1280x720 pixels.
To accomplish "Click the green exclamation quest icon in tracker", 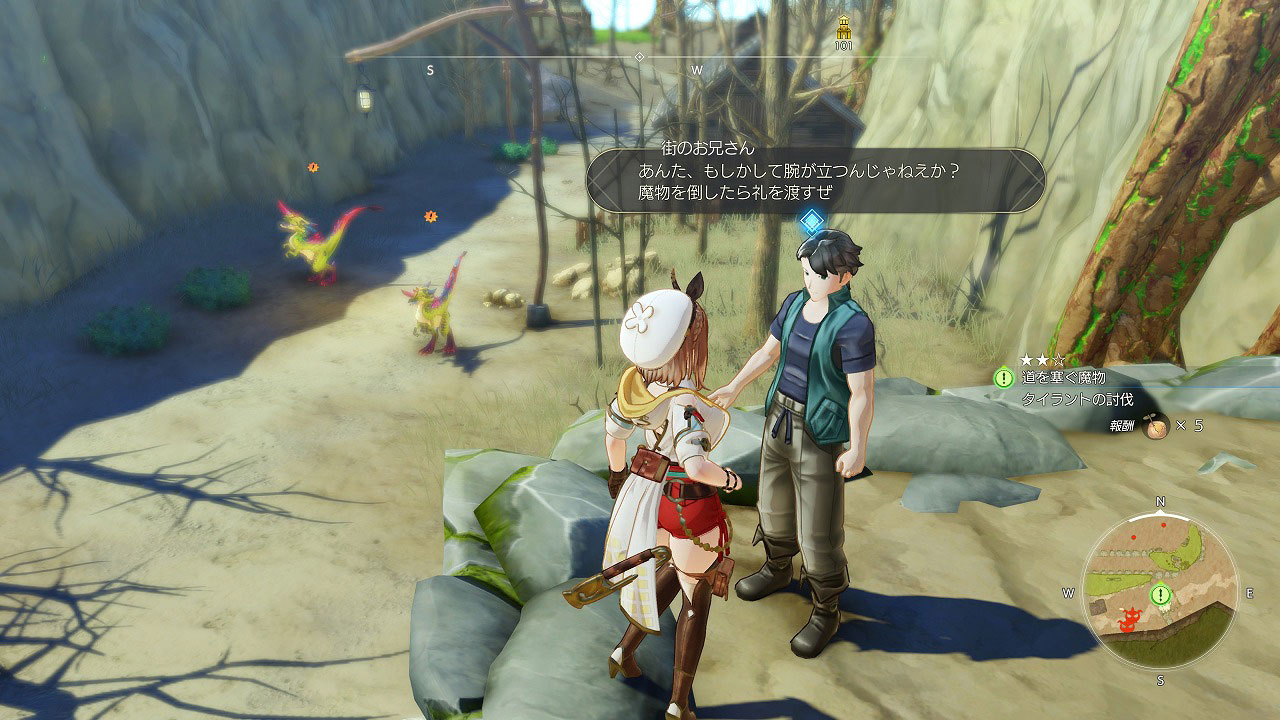I will pyautogui.click(x=1004, y=378).
